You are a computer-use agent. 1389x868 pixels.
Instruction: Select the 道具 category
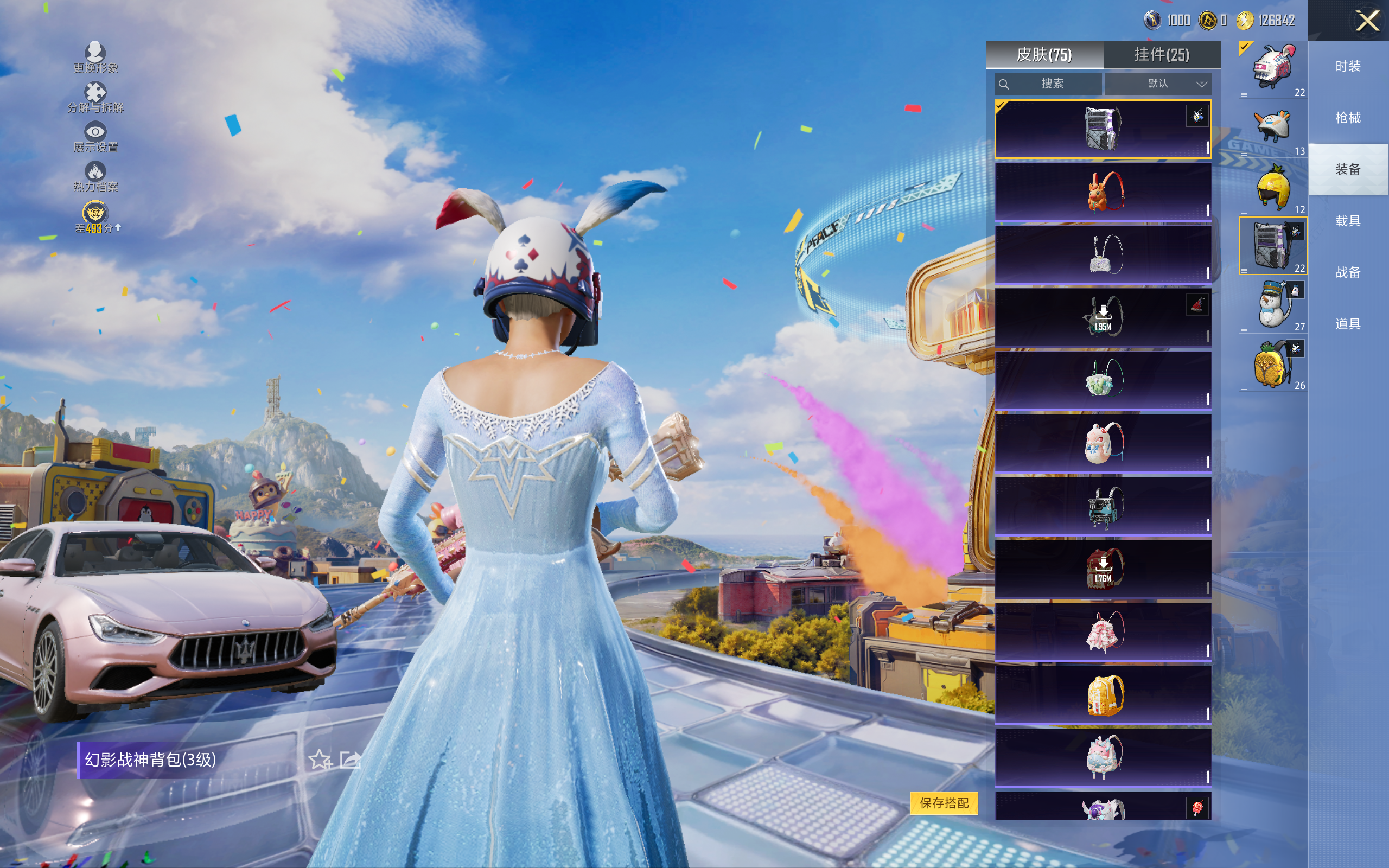[x=1348, y=324]
